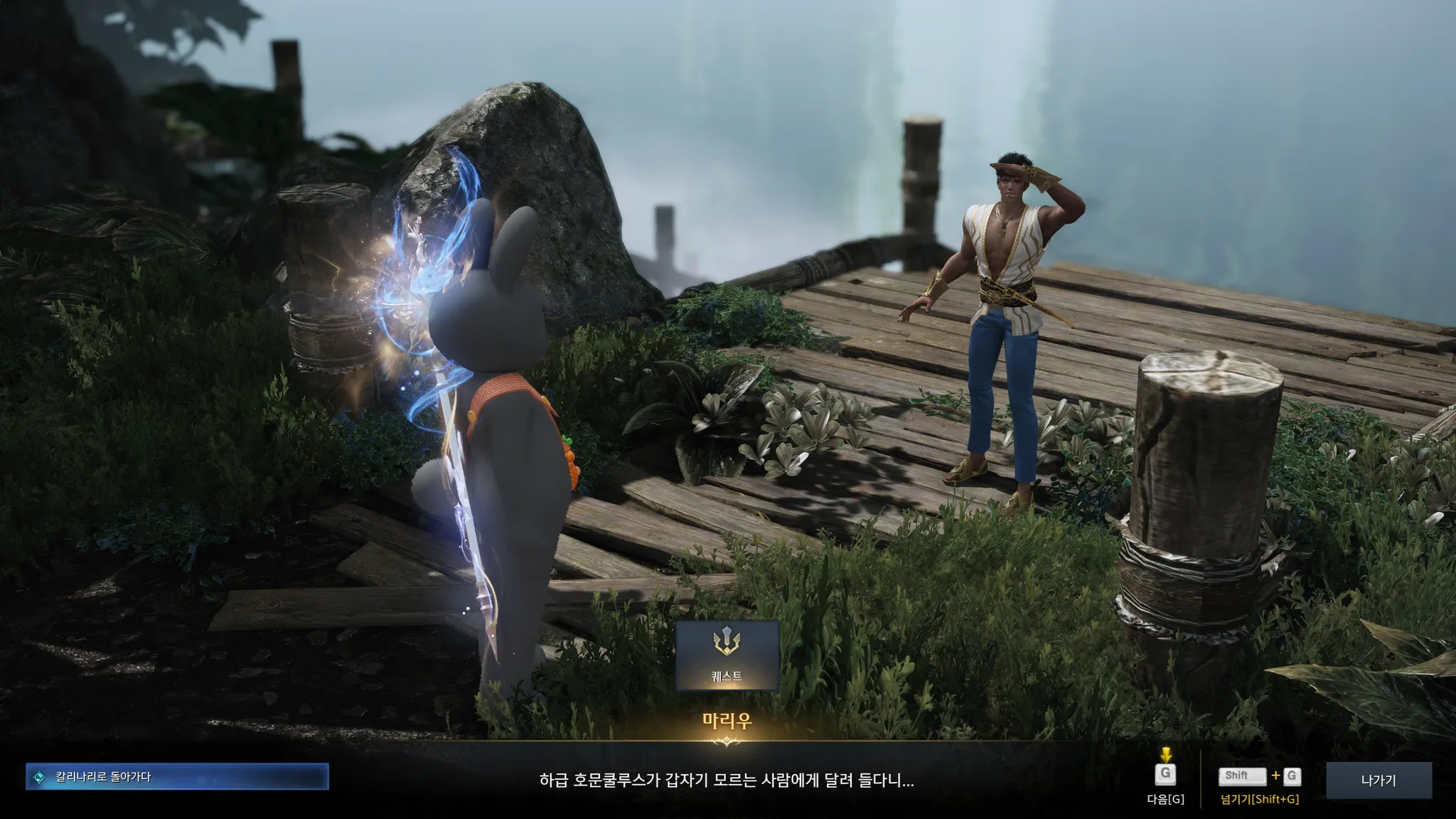Open the 퀘스트 quest button
Image resolution: width=1456 pixels, height=819 pixels.
click(727, 655)
